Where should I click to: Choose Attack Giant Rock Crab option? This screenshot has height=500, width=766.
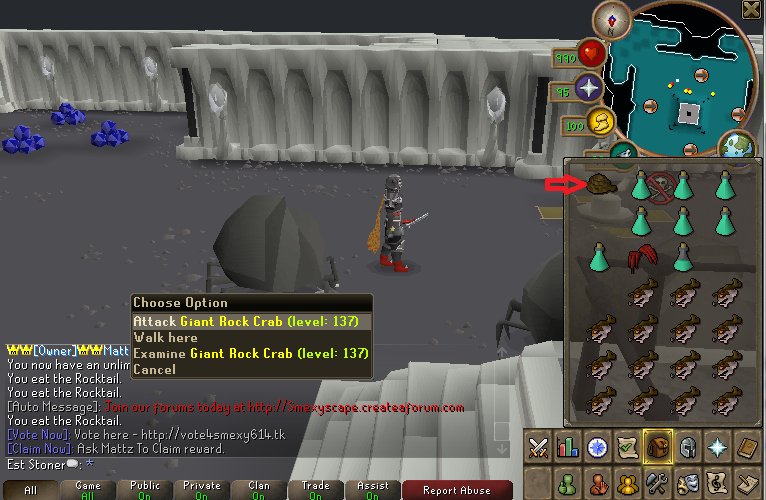point(251,322)
